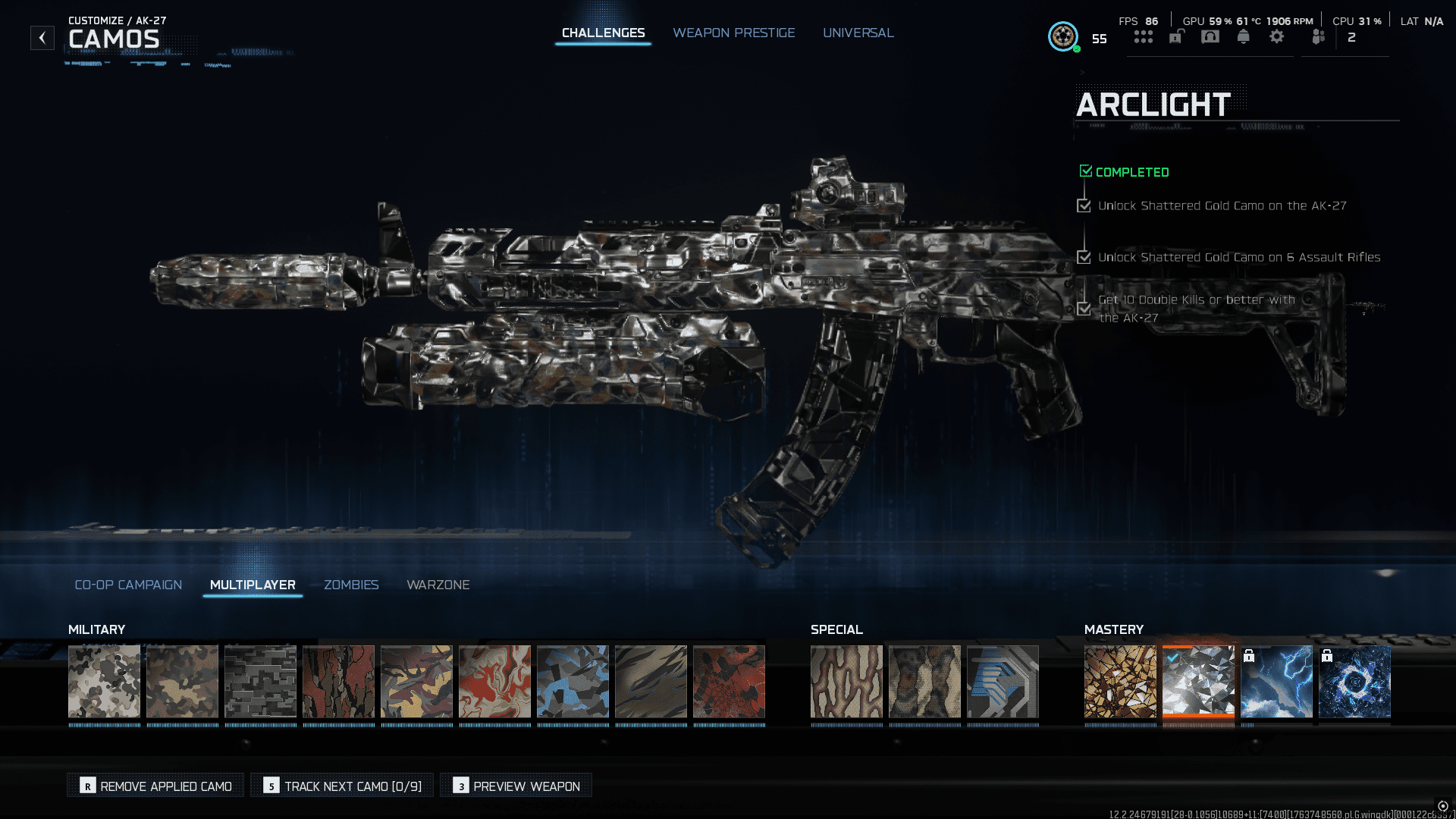Click the headset voice chat icon
The image size is (1456, 819).
point(1210,36)
